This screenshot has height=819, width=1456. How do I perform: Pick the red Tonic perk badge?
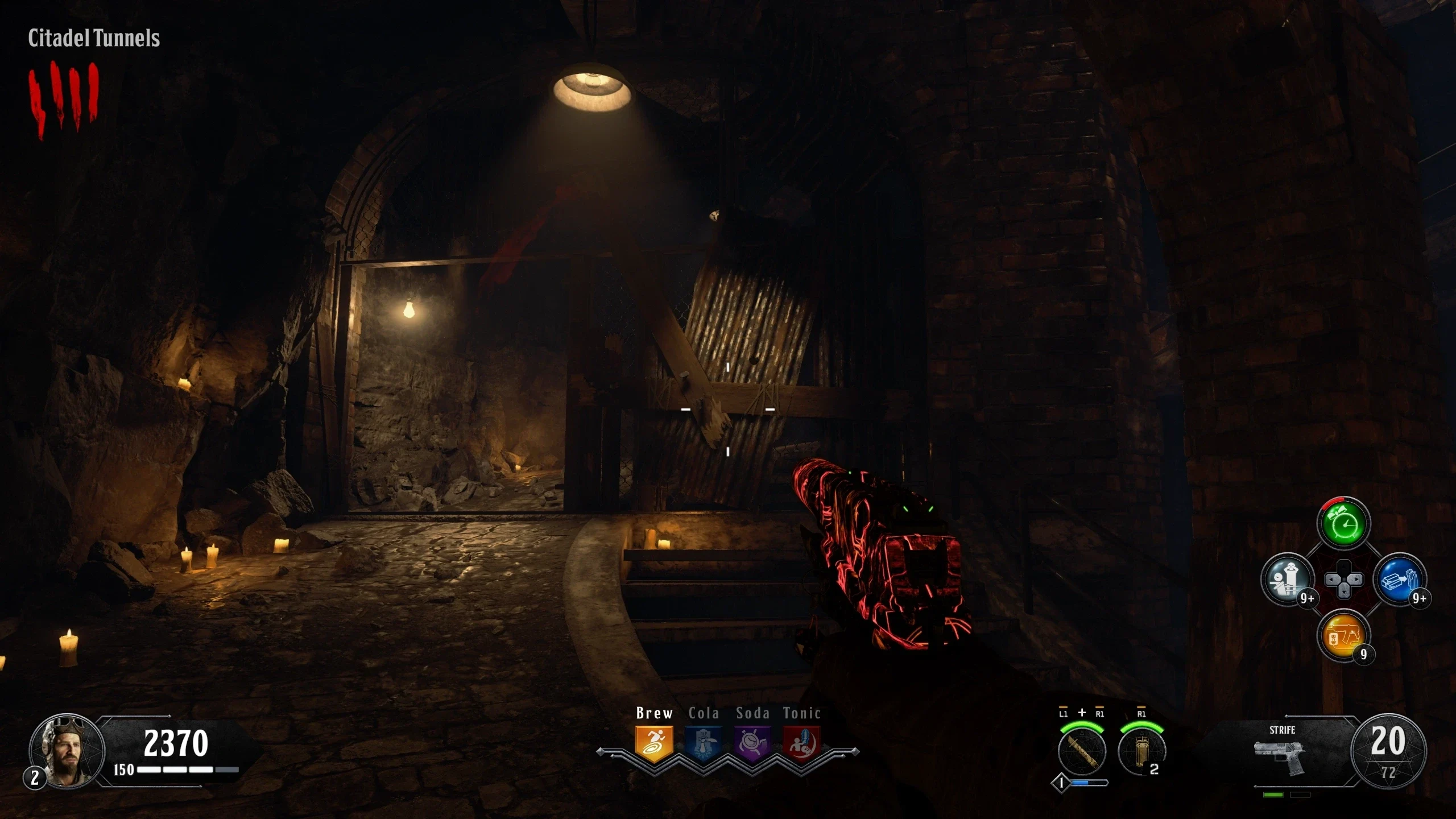[801, 743]
